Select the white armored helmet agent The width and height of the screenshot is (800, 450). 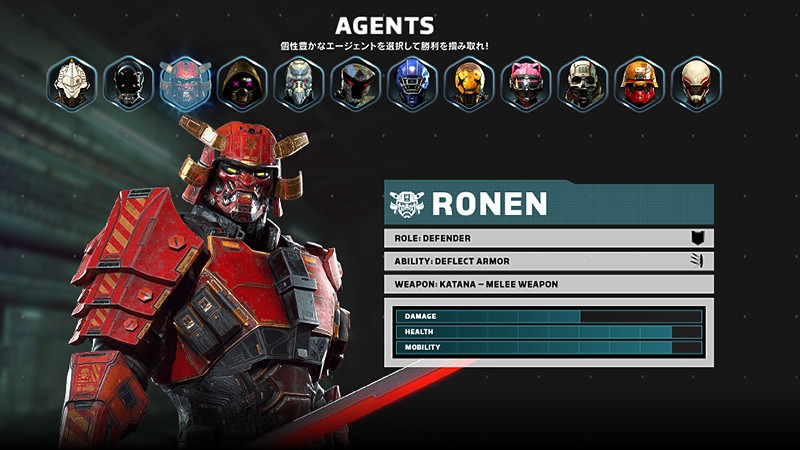pyautogui.click(x=71, y=82)
